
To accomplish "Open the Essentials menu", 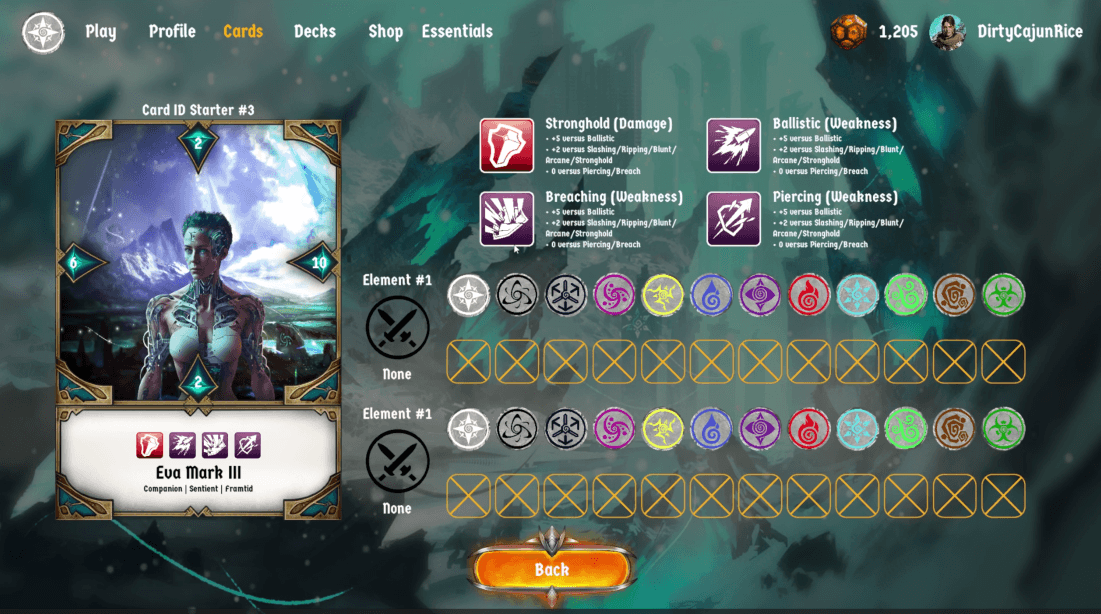I will coord(457,32).
